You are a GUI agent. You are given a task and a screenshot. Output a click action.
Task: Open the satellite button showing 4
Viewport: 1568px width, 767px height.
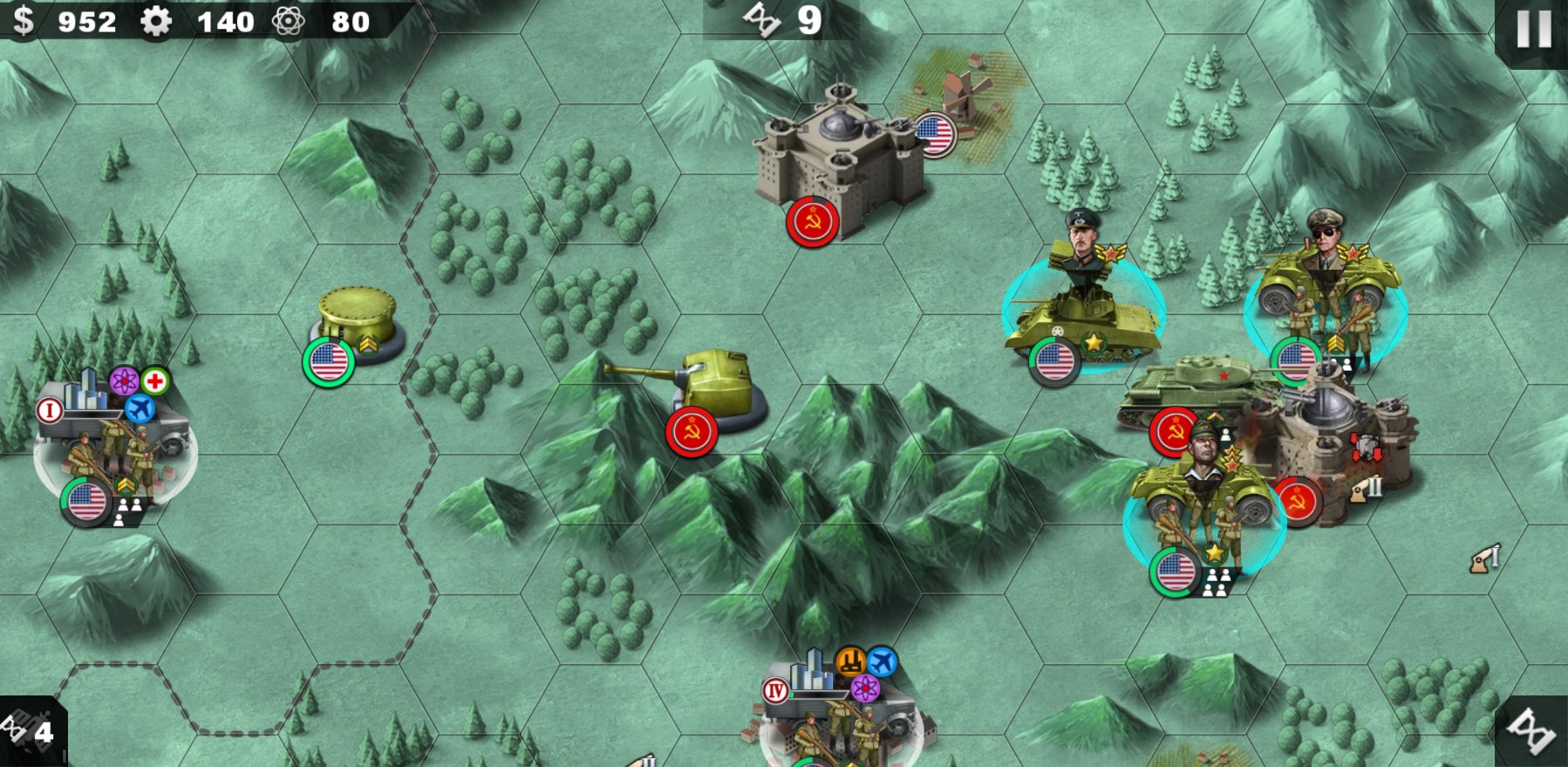pos(31,731)
